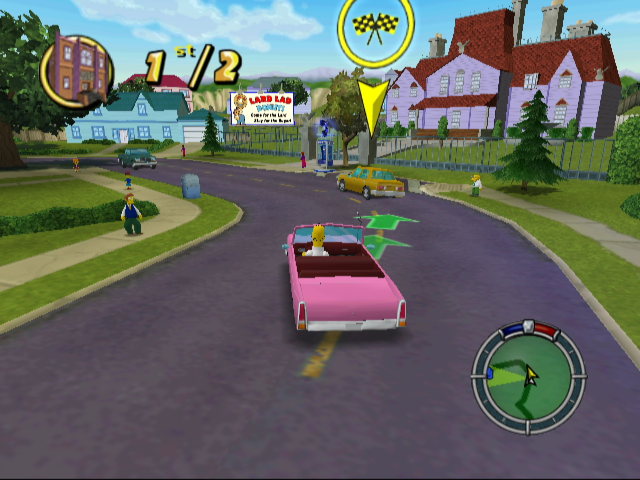Select the checkered flag checkpoint marker
640x480 pixels.
coord(375,25)
